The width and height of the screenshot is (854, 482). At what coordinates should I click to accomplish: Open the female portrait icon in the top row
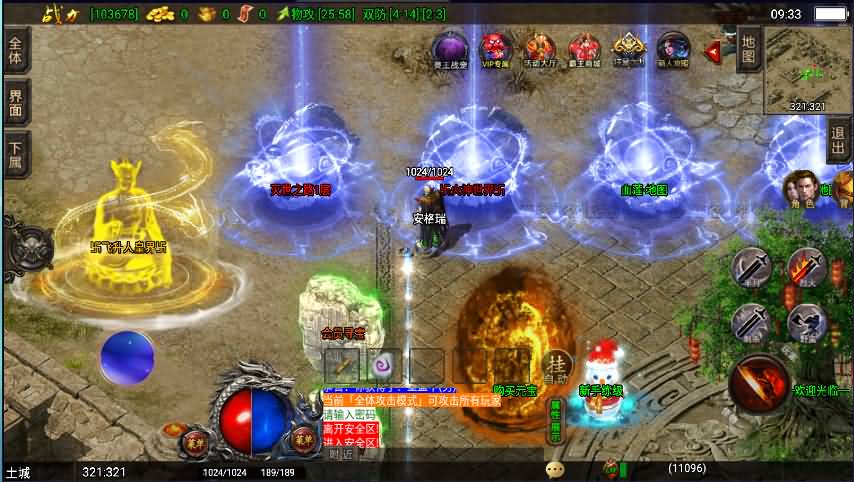point(673,48)
